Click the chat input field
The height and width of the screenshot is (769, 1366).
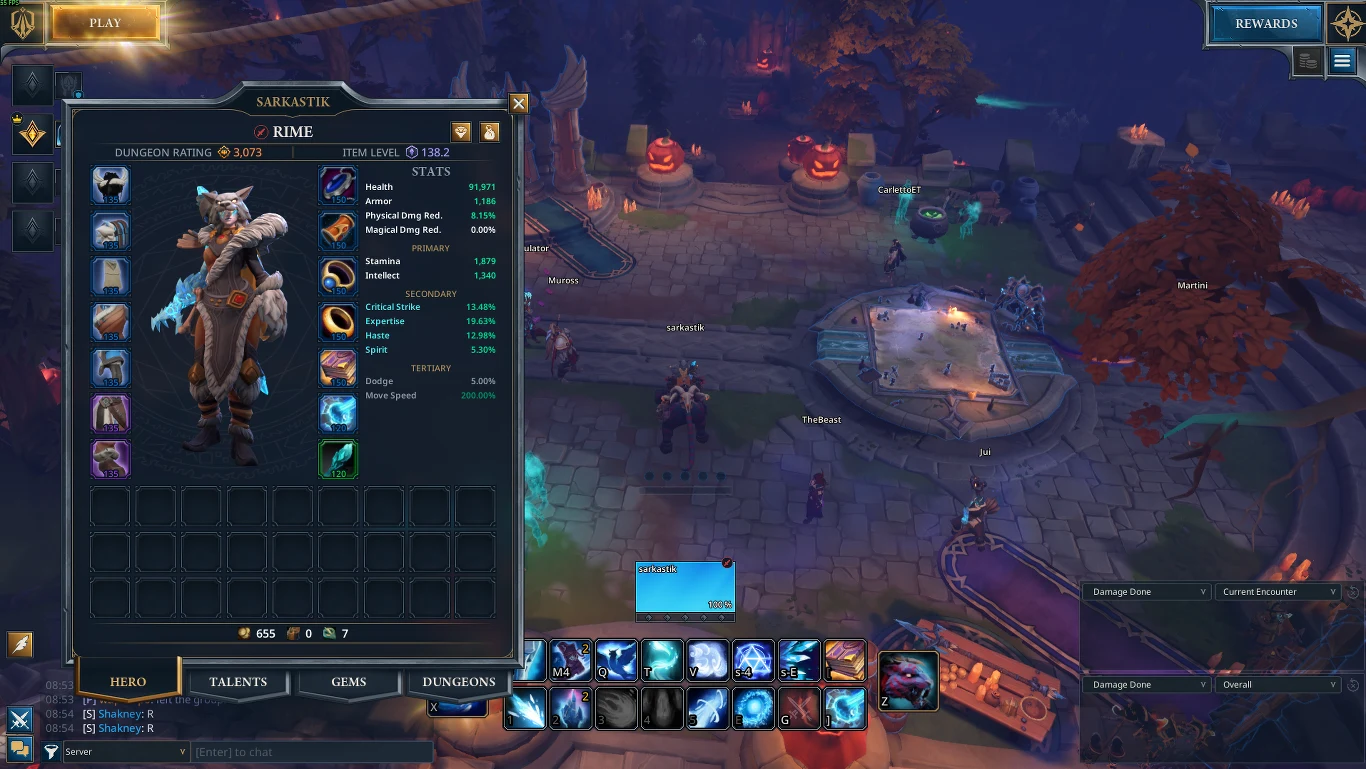310,752
